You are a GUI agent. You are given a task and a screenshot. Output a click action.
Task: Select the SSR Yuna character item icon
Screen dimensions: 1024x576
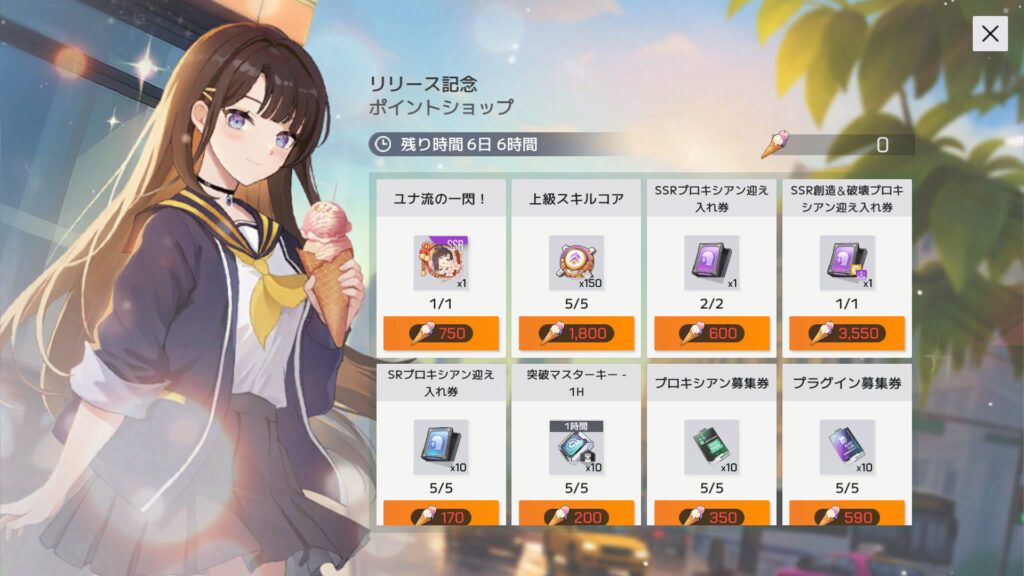(440, 263)
